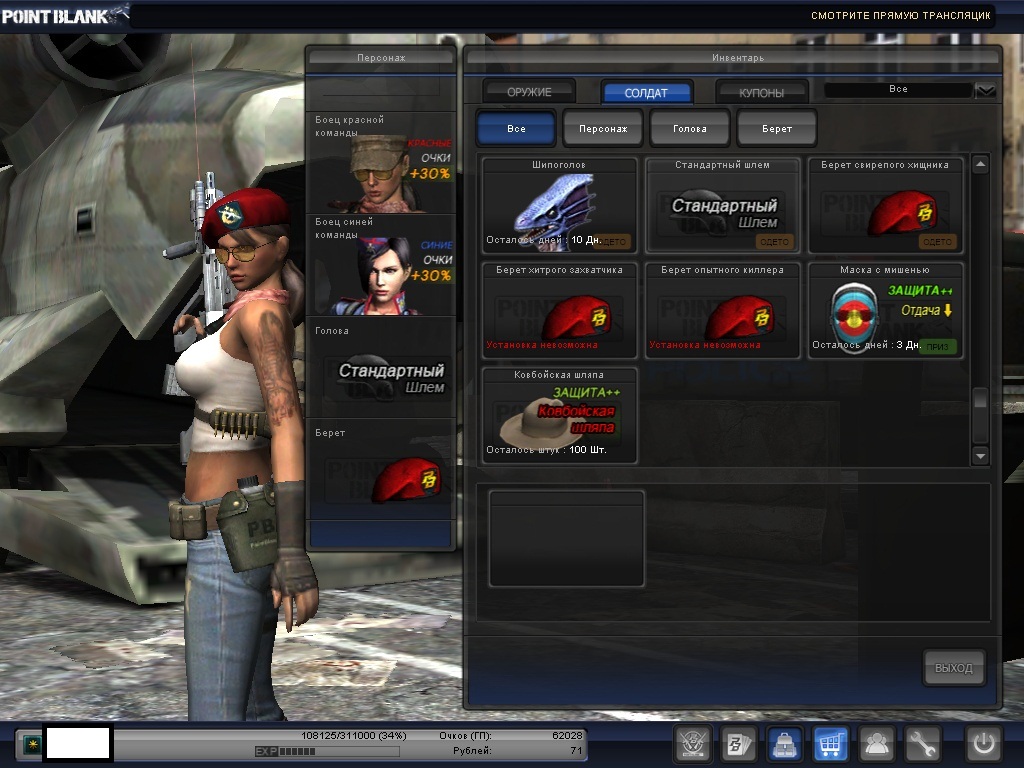Screen dimensions: 1024x768
Task: Select Берет опытного киллера item
Action: (x=722, y=311)
